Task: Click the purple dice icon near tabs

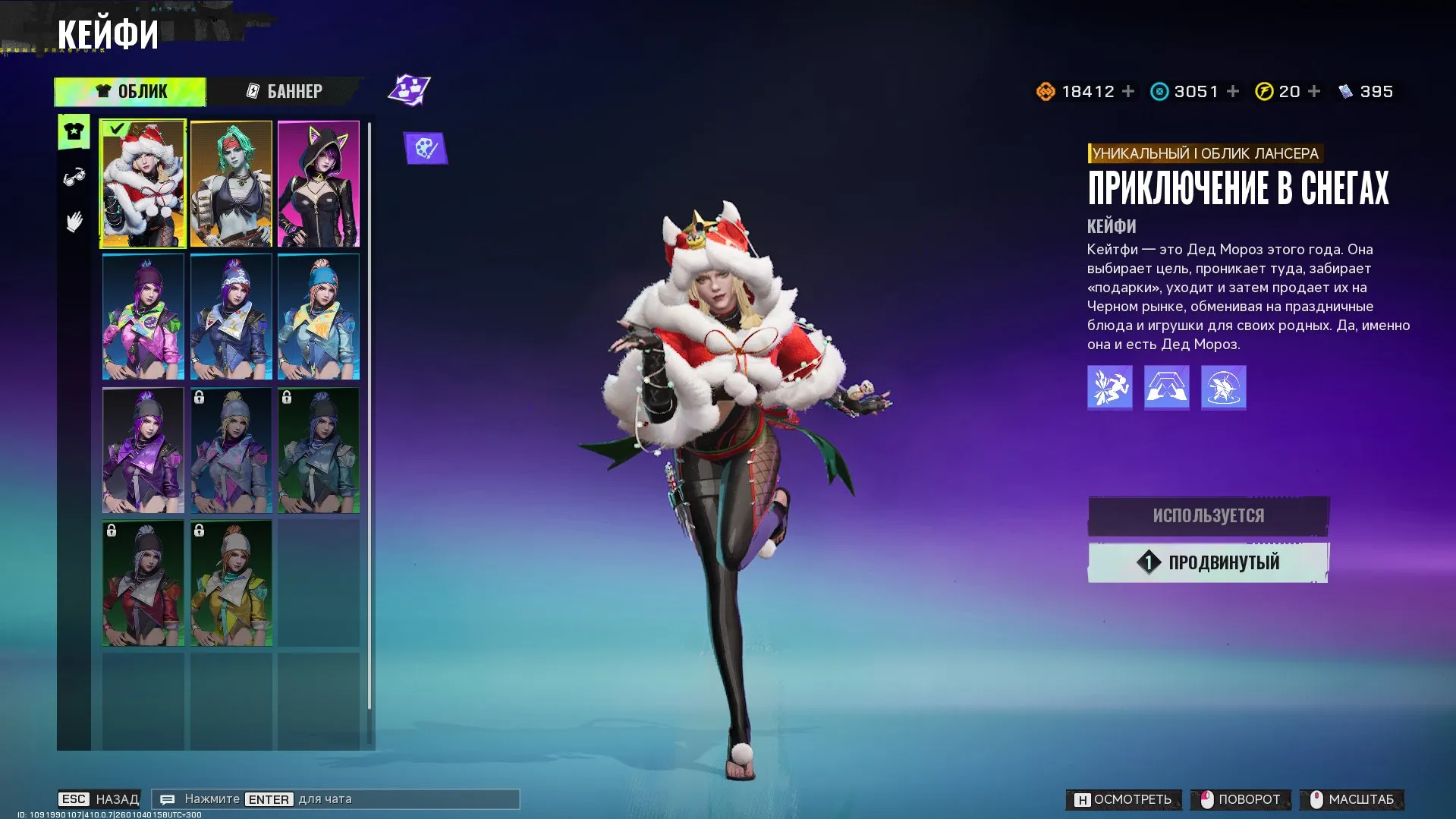Action: coord(410,90)
